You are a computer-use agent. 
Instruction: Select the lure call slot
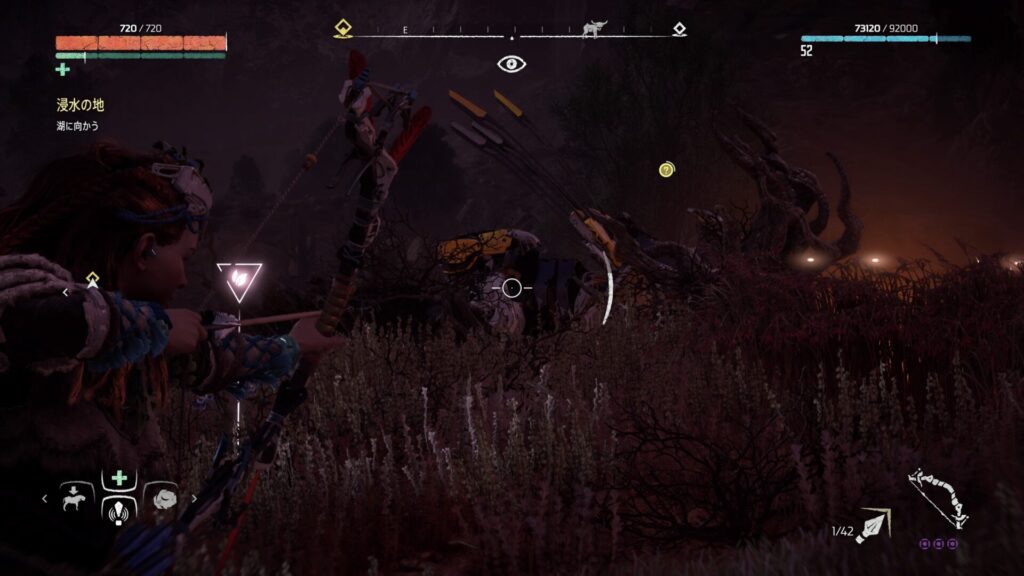pyautogui.click(x=120, y=512)
